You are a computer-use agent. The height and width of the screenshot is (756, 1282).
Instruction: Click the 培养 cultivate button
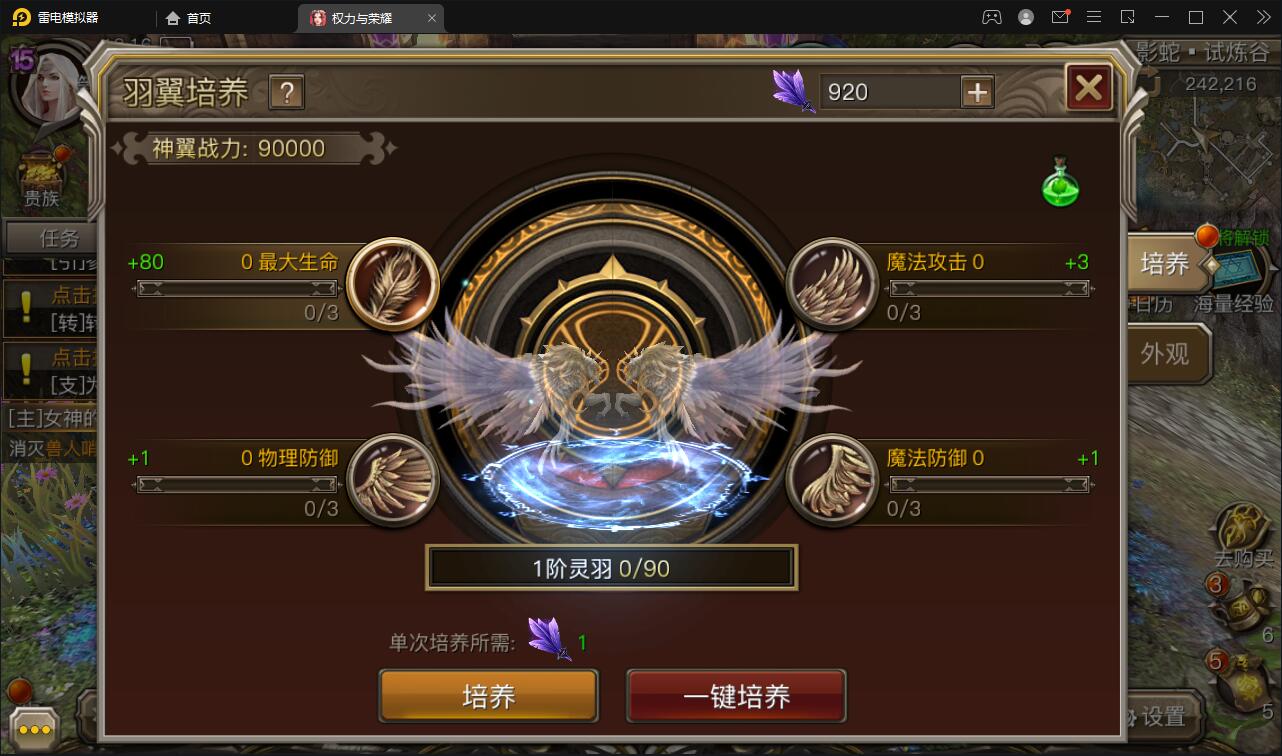[487, 696]
